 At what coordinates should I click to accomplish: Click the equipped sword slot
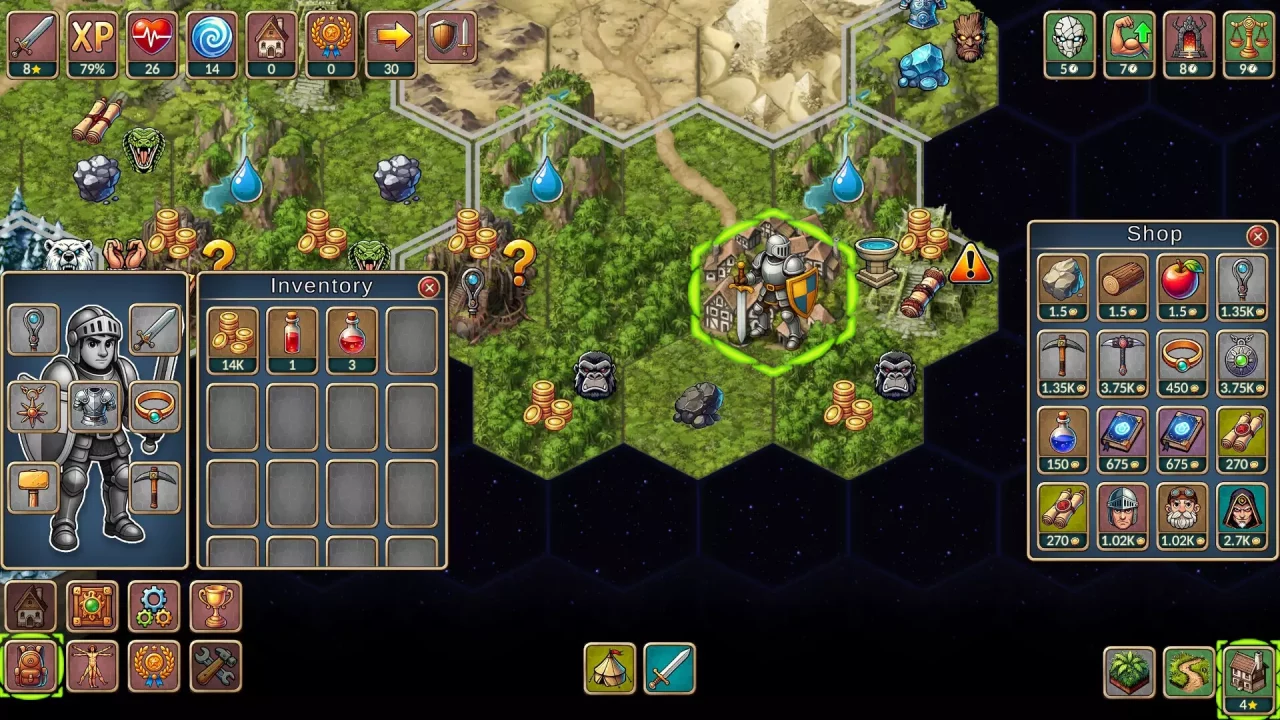click(154, 331)
